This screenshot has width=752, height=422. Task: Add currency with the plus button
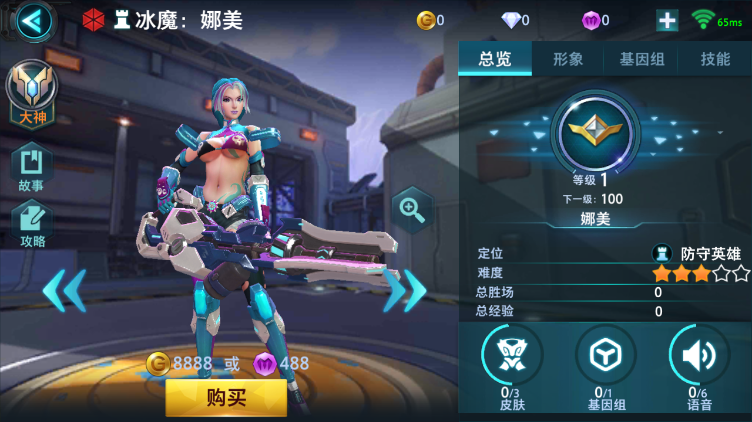click(667, 20)
